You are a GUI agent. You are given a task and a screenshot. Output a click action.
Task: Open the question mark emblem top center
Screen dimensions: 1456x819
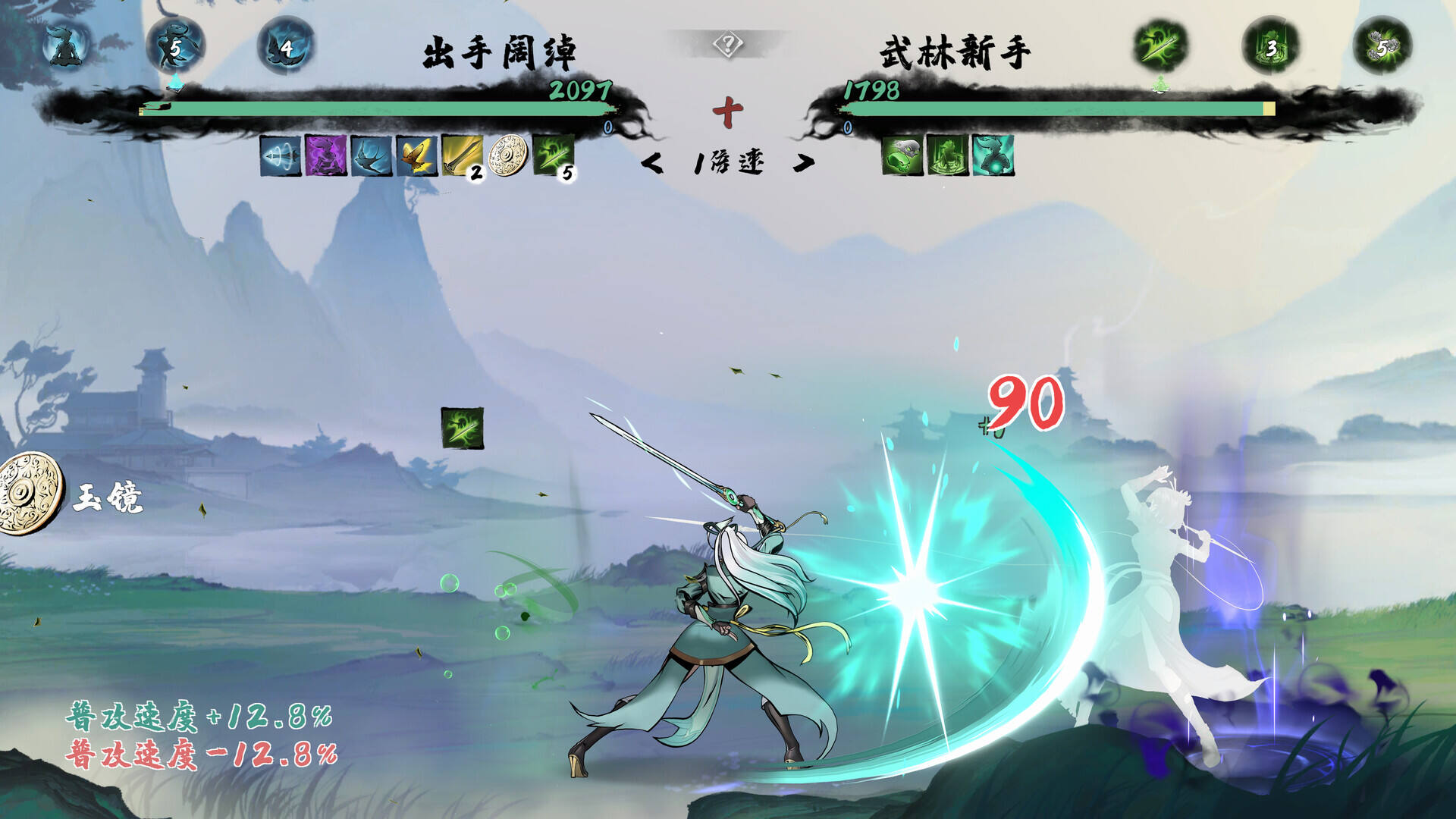click(x=726, y=44)
